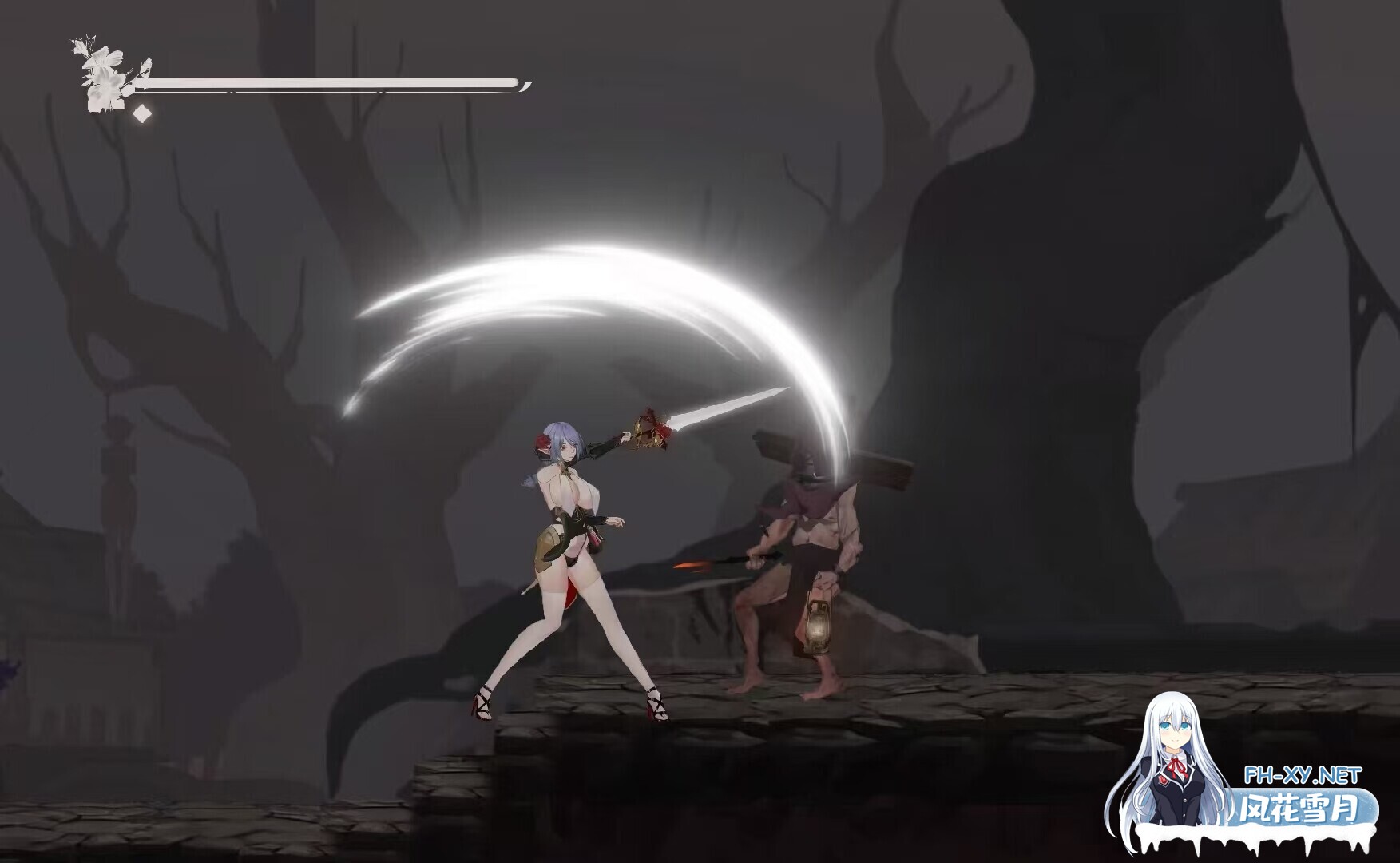The image size is (1400, 863).
Task: Click the anime girl watermark portrait
Action: pyautogui.click(x=1174, y=759)
